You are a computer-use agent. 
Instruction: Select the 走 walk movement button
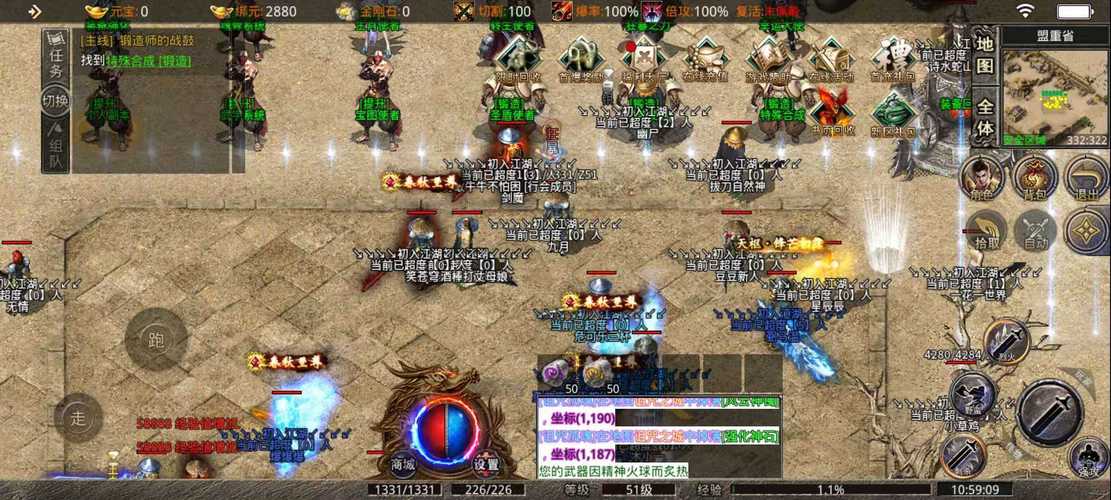pos(79,418)
